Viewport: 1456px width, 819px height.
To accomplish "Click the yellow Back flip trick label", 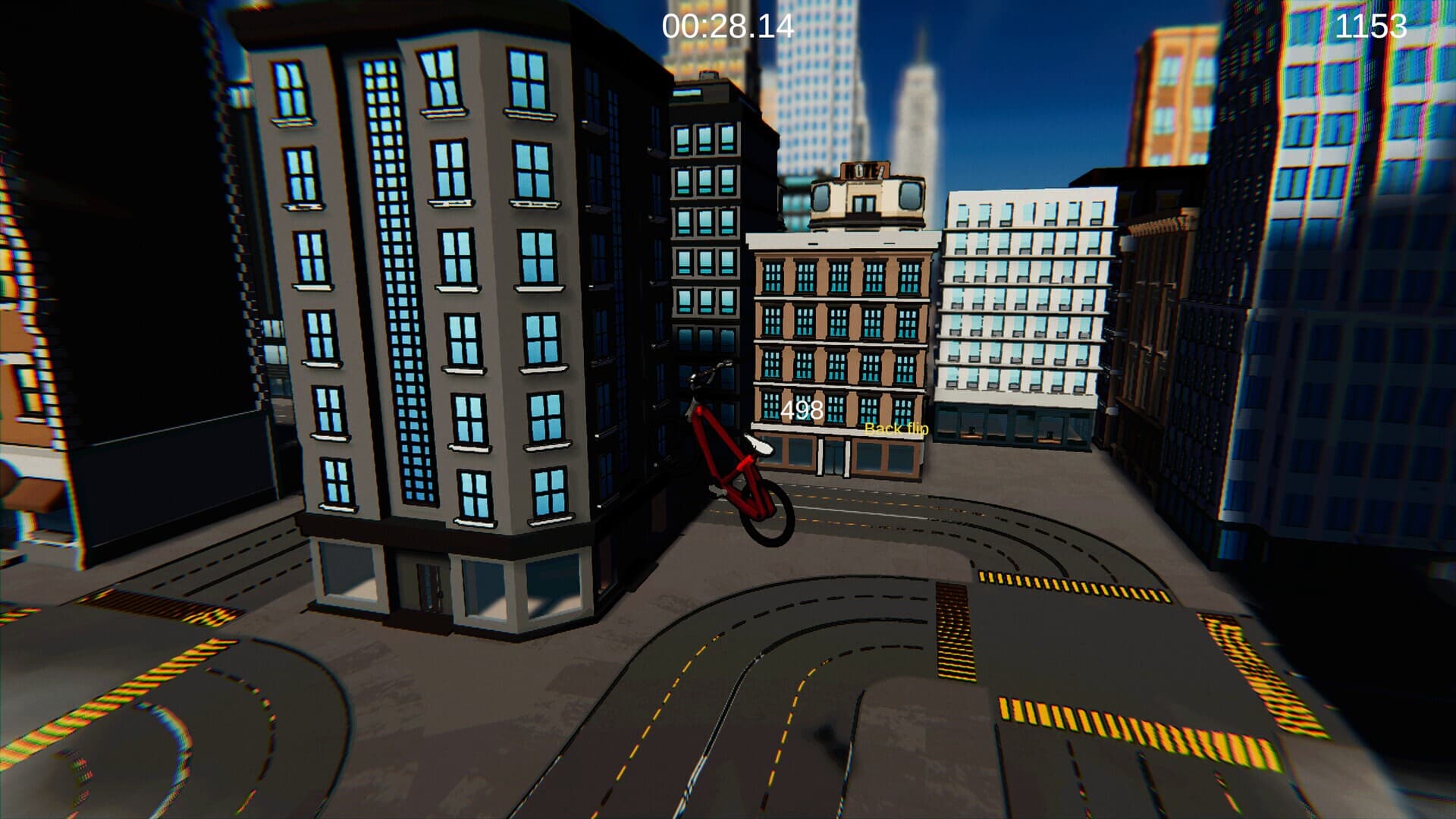I will 896,430.
